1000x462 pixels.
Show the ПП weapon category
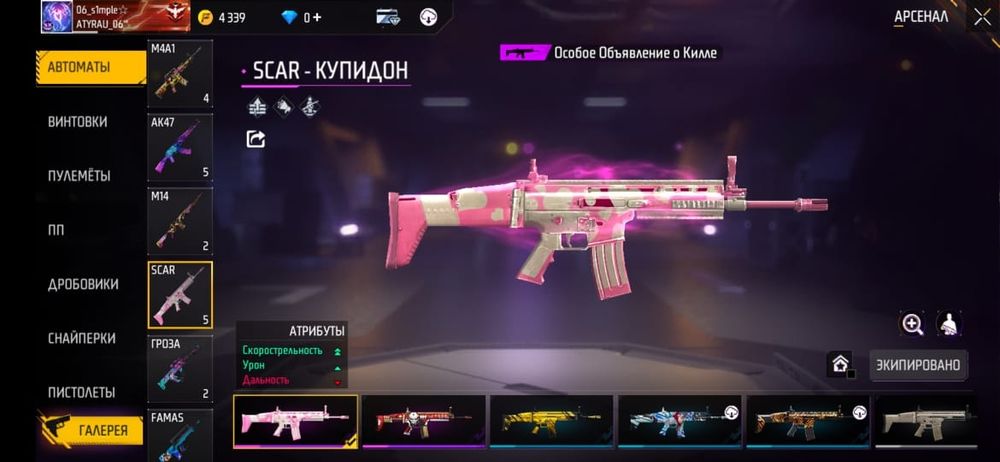[56, 230]
